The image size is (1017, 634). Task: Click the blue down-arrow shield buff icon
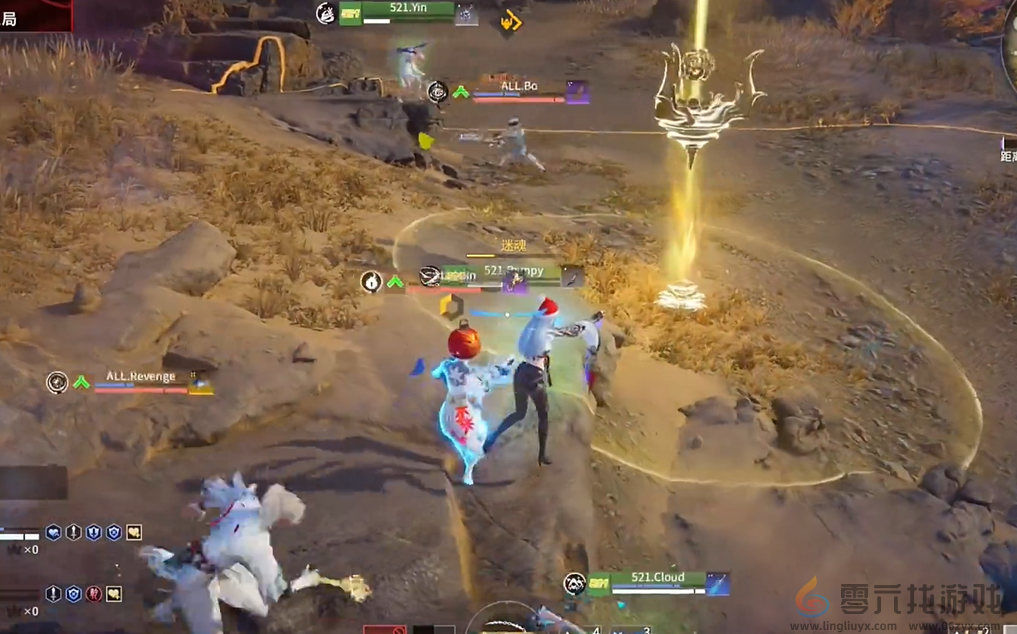point(93,533)
